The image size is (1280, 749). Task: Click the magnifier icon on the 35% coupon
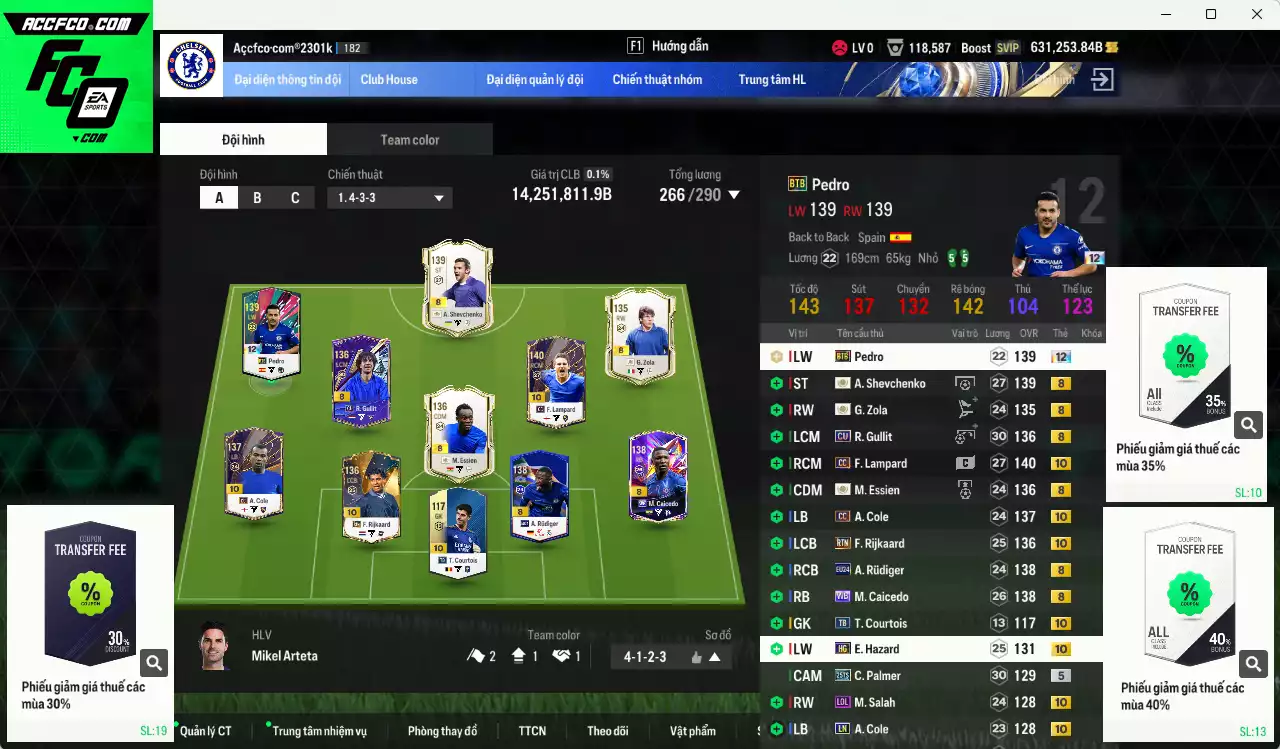(1247, 424)
